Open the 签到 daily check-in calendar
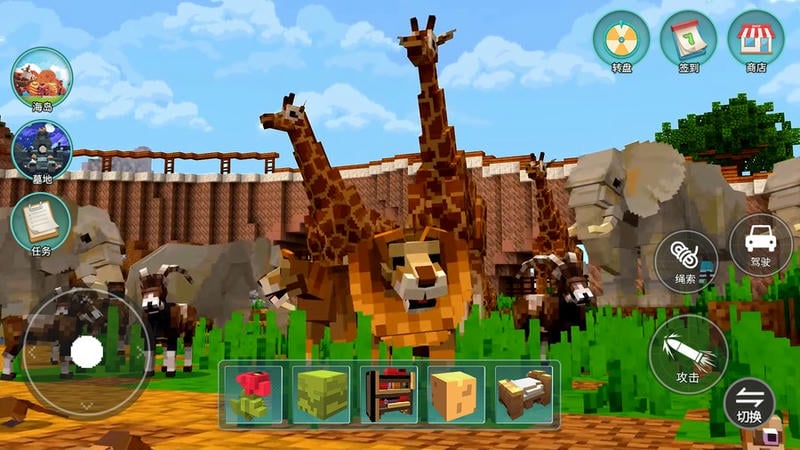The width and height of the screenshot is (800, 450). coord(688,40)
